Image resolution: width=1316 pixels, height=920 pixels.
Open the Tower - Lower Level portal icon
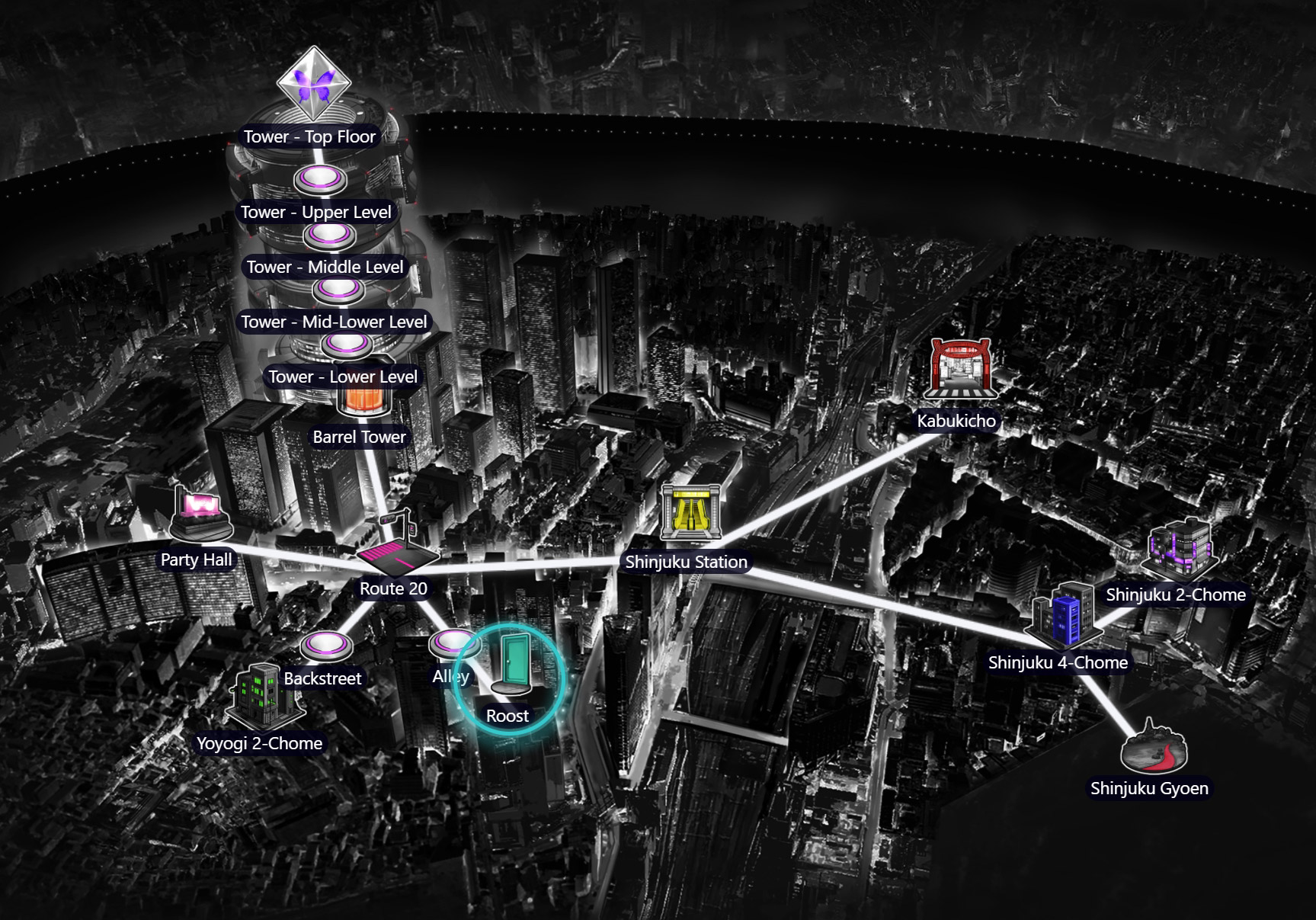347,343
